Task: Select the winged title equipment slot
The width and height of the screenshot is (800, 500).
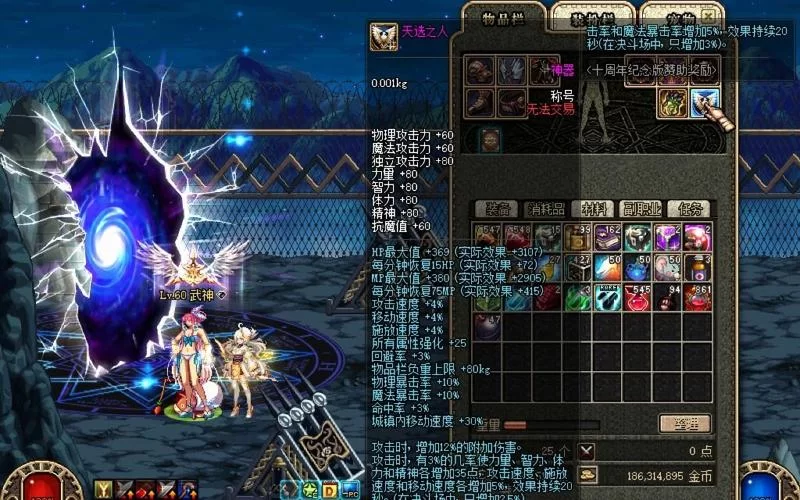Action: click(704, 102)
